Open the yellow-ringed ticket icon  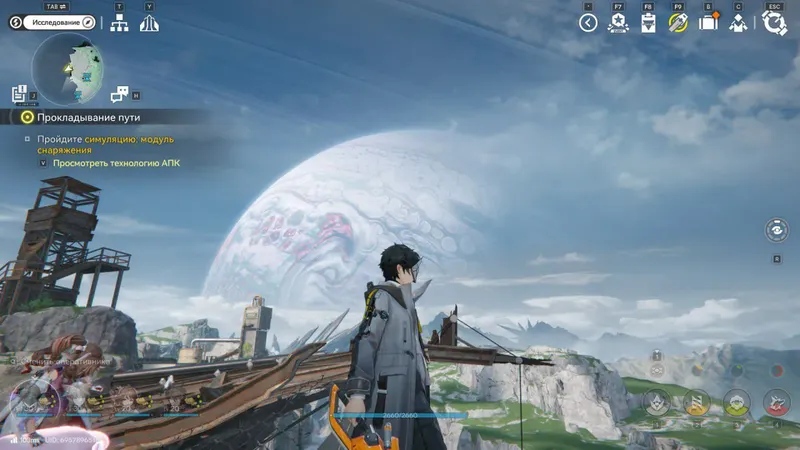pos(678,22)
